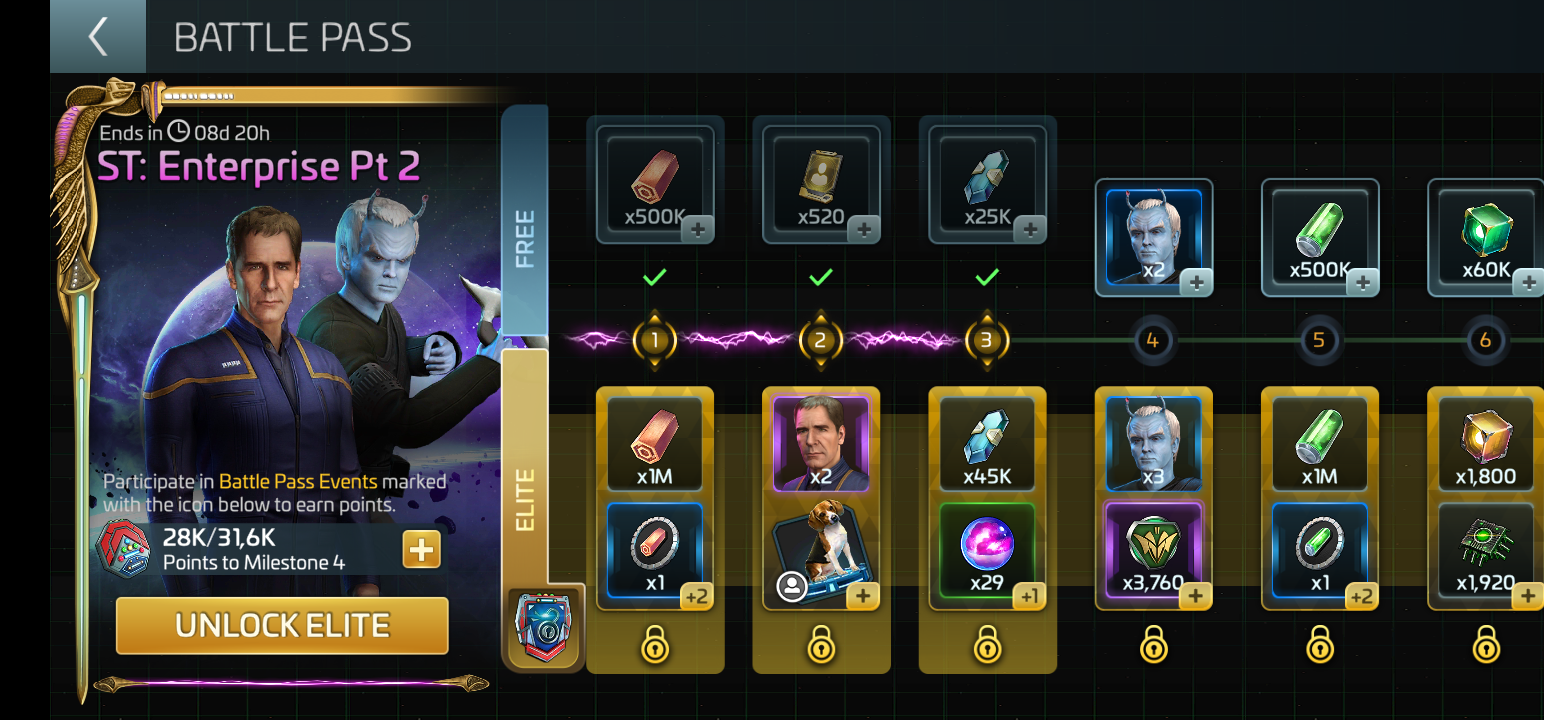Go back using the arrow button
The width and height of the screenshot is (1544, 720).
pyautogui.click(x=97, y=37)
